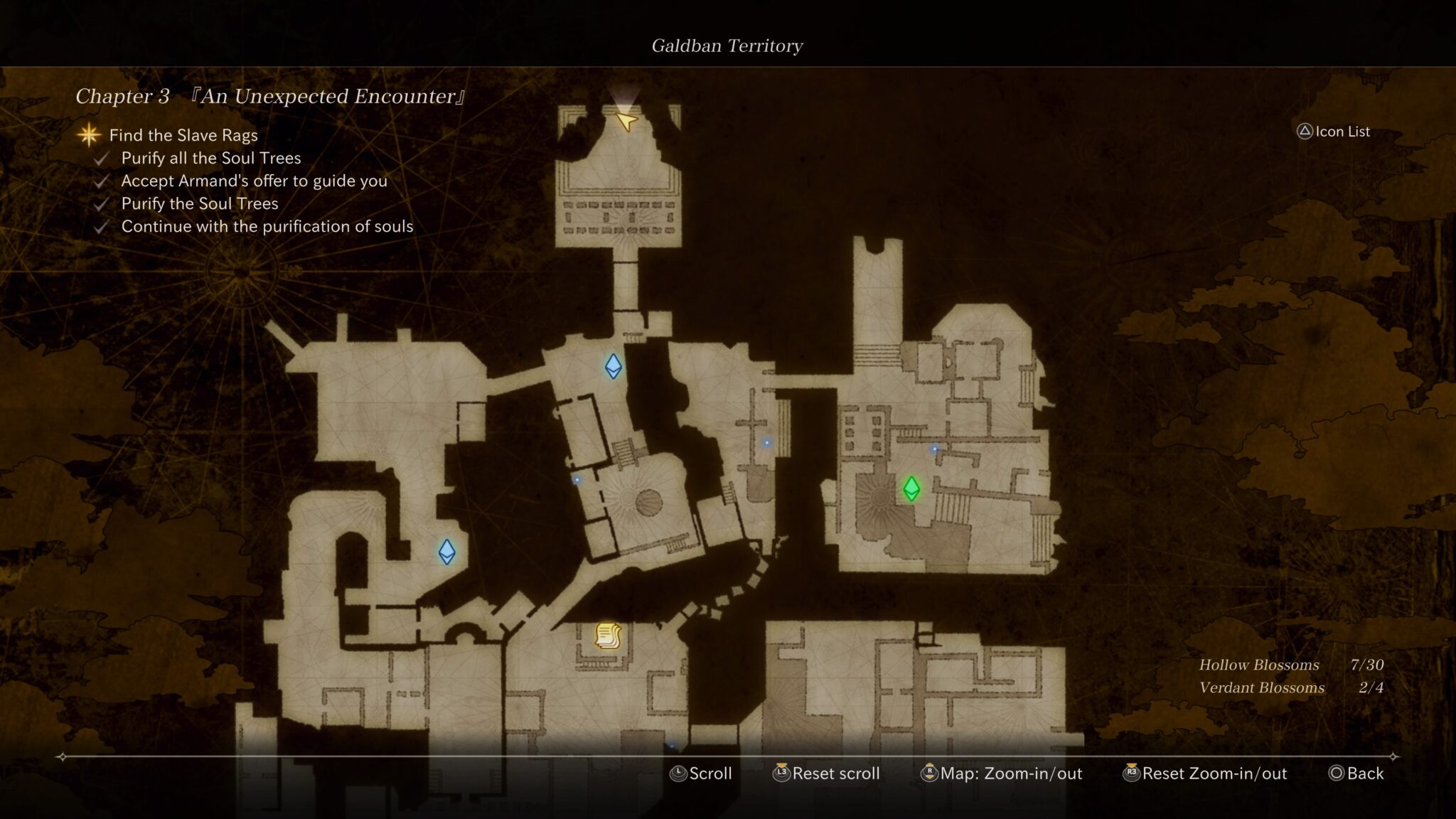Toggle the checkmark for Continue with the purification
Viewport: 1456px width, 819px height.
coord(100,227)
